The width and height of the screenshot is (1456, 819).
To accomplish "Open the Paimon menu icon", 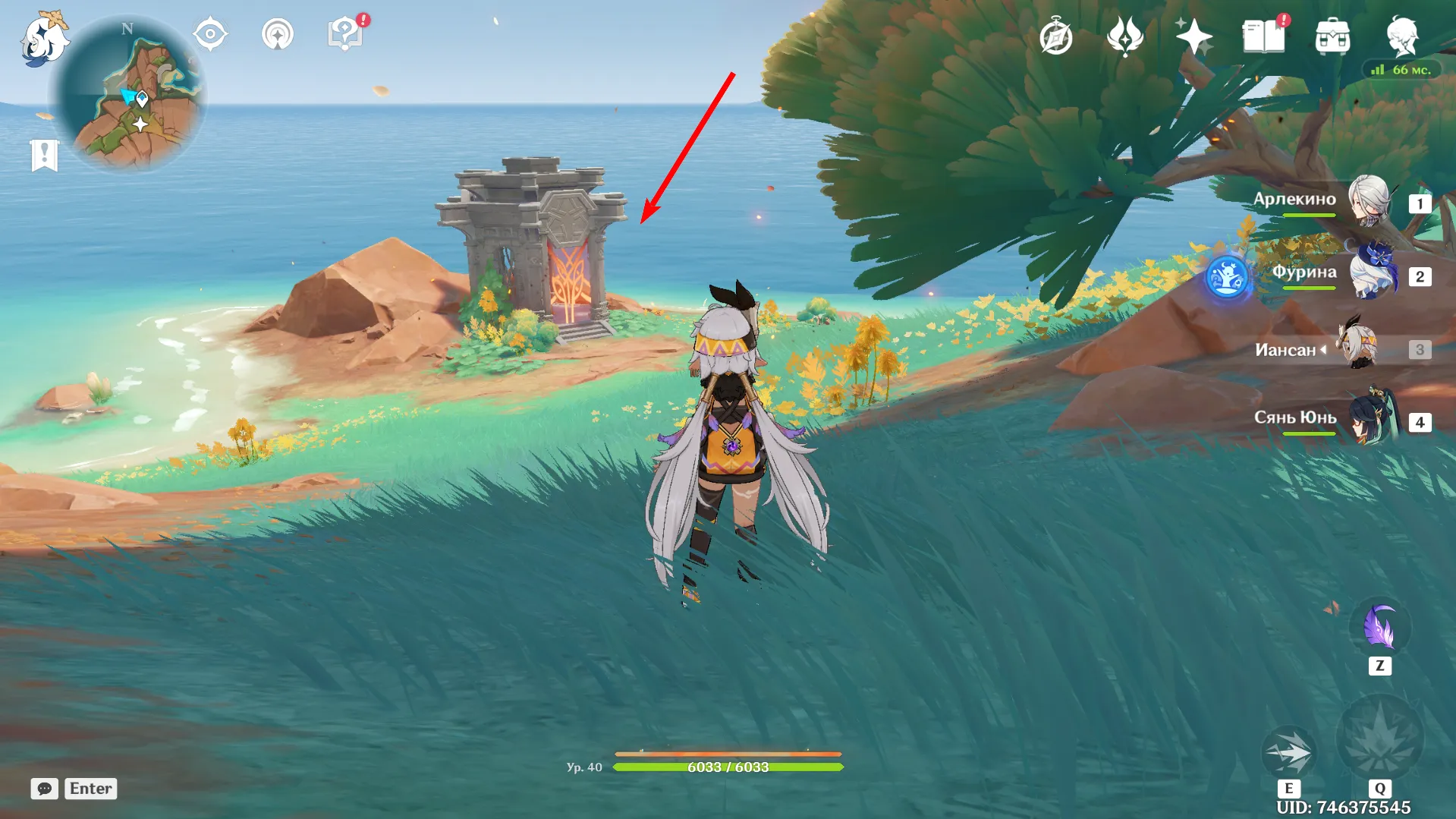I will point(44,39).
